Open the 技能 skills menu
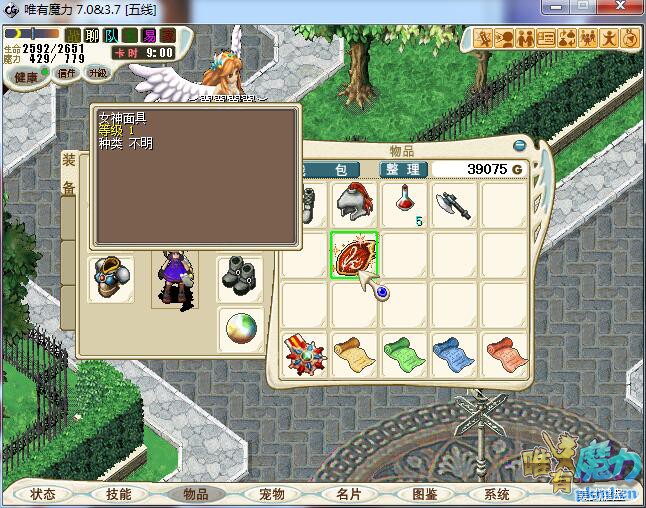This screenshot has height=508, width=646. [118, 494]
